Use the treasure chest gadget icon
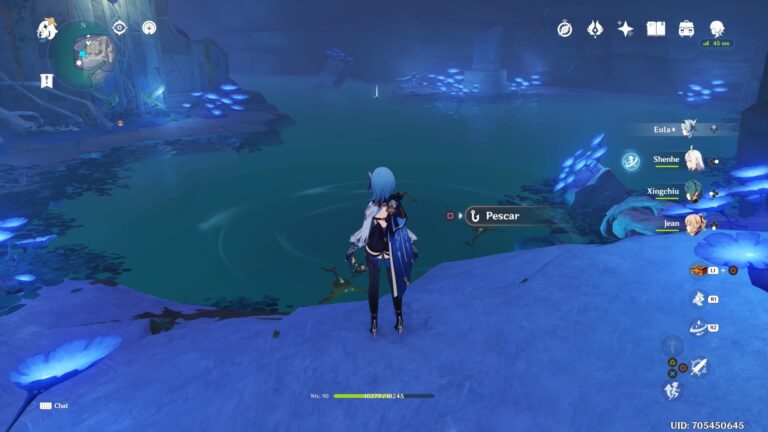 click(x=699, y=270)
